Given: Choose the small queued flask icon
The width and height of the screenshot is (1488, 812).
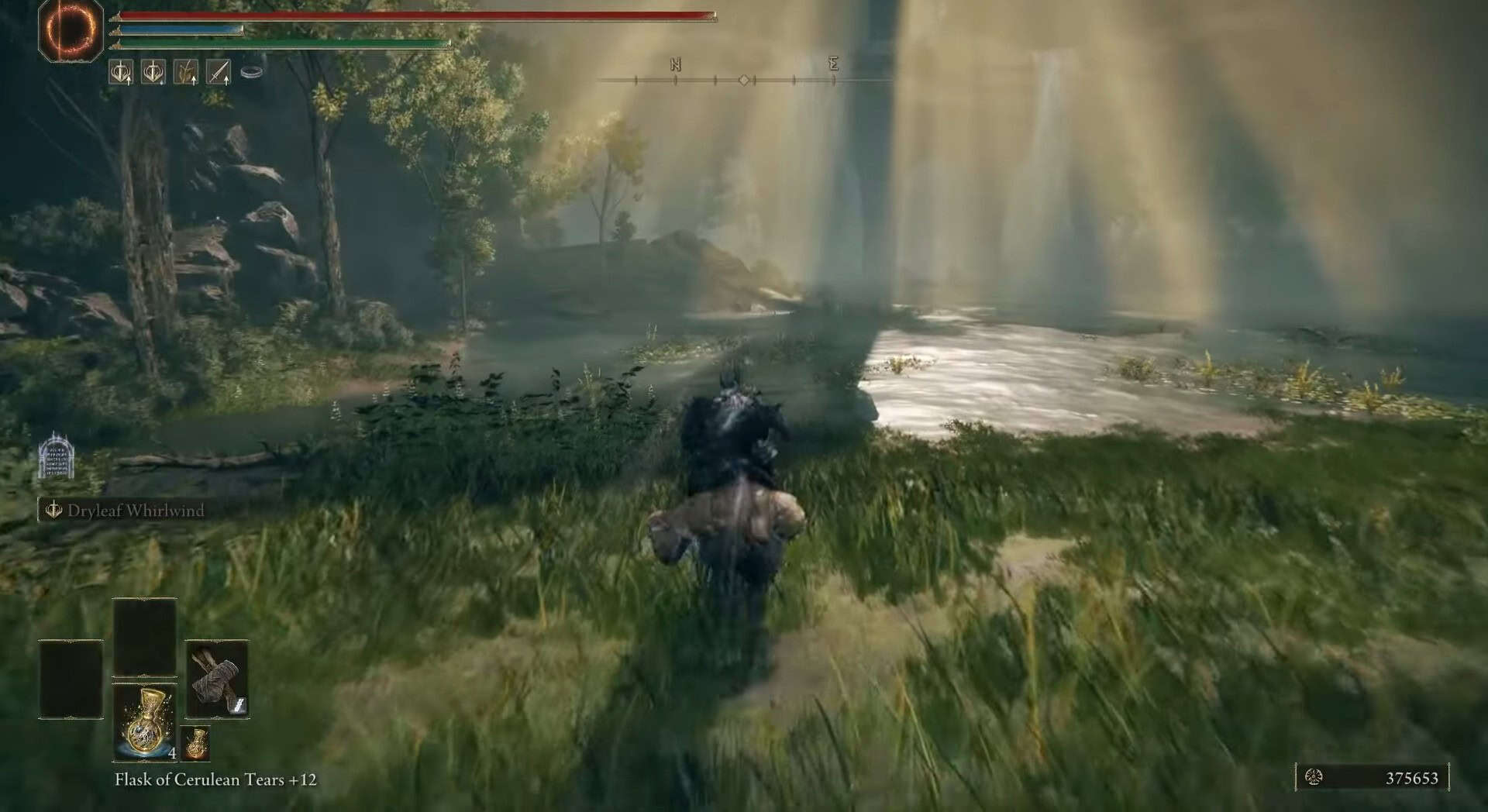Looking at the screenshot, I should 196,744.
